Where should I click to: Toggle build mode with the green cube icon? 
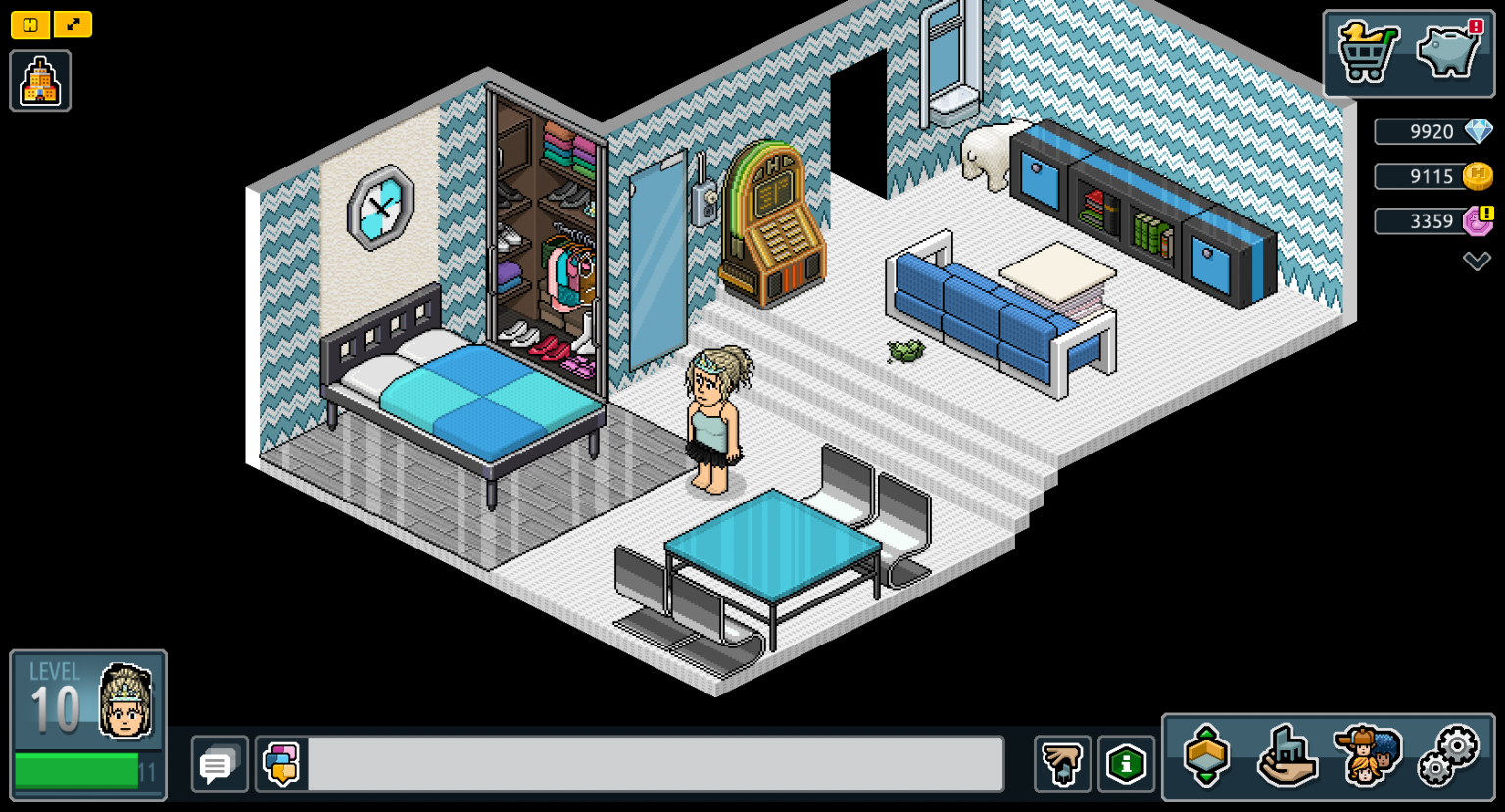point(1207,756)
